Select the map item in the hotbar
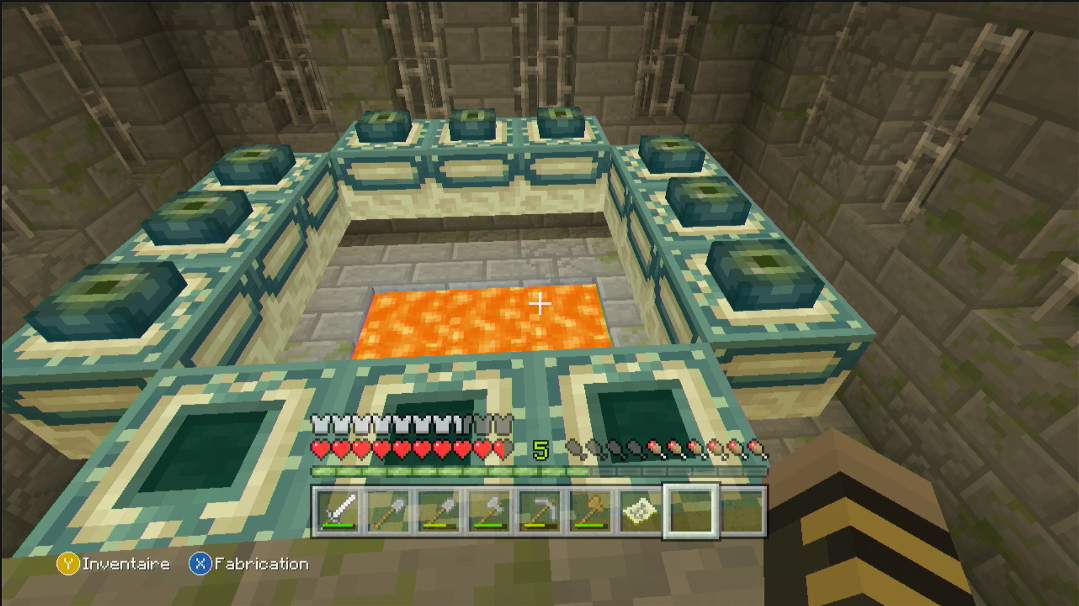Screen dimensions: 1079x606 [638, 511]
